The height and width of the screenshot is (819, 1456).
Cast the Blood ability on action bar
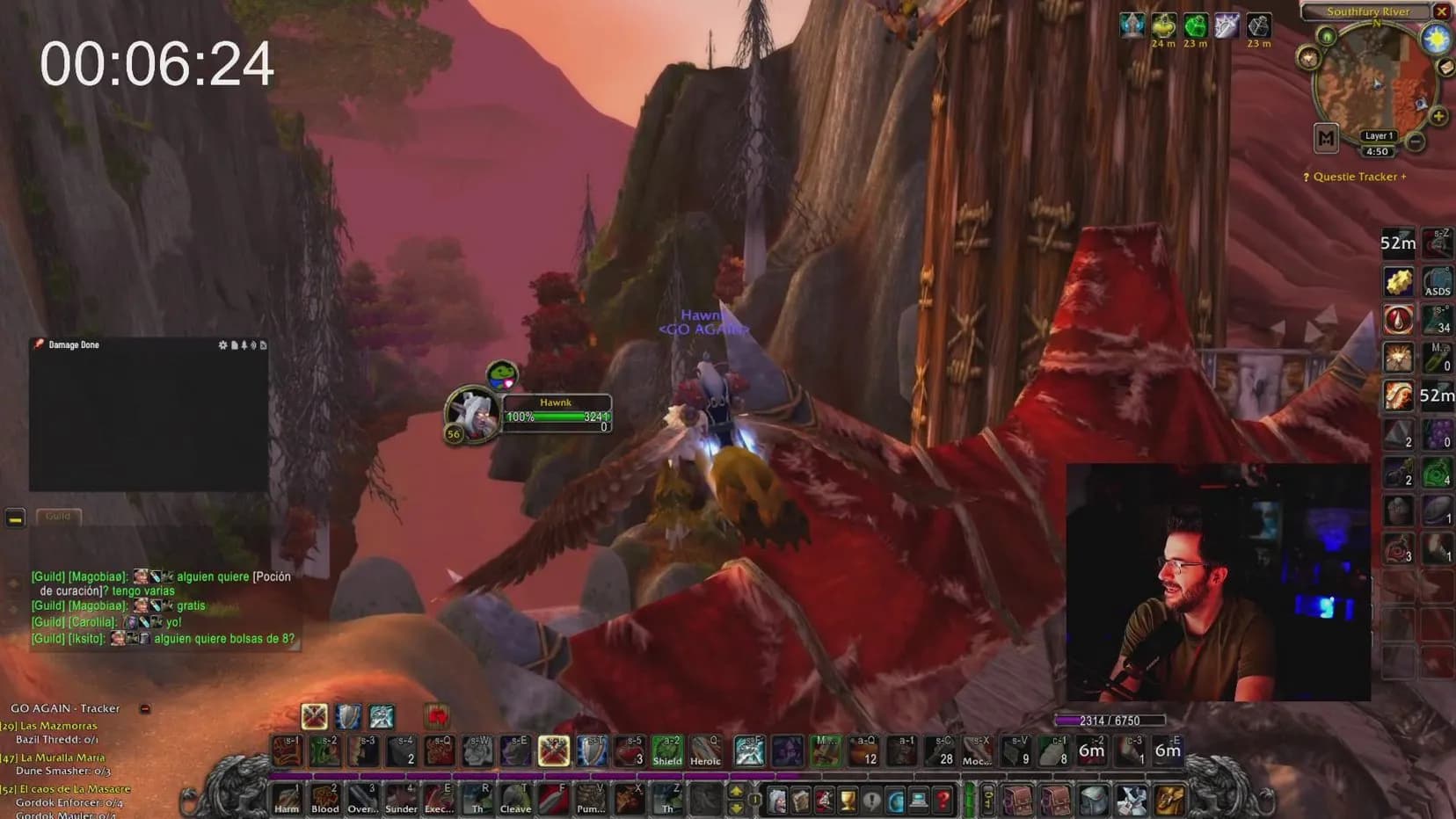pyautogui.click(x=324, y=798)
